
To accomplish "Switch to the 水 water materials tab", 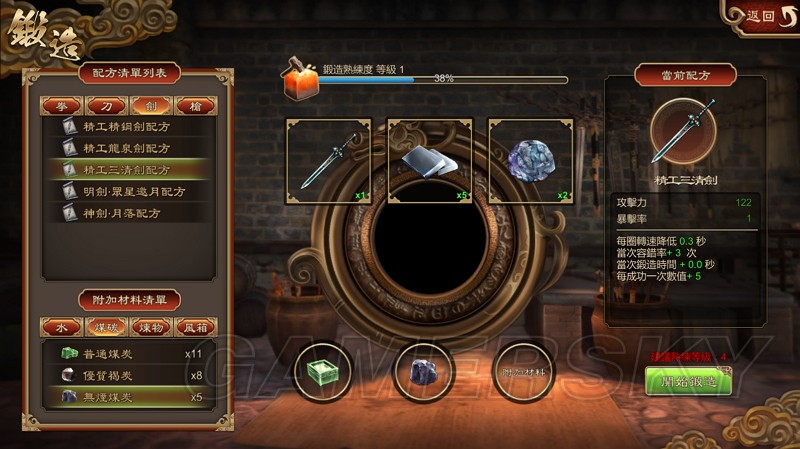I will [60, 327].
